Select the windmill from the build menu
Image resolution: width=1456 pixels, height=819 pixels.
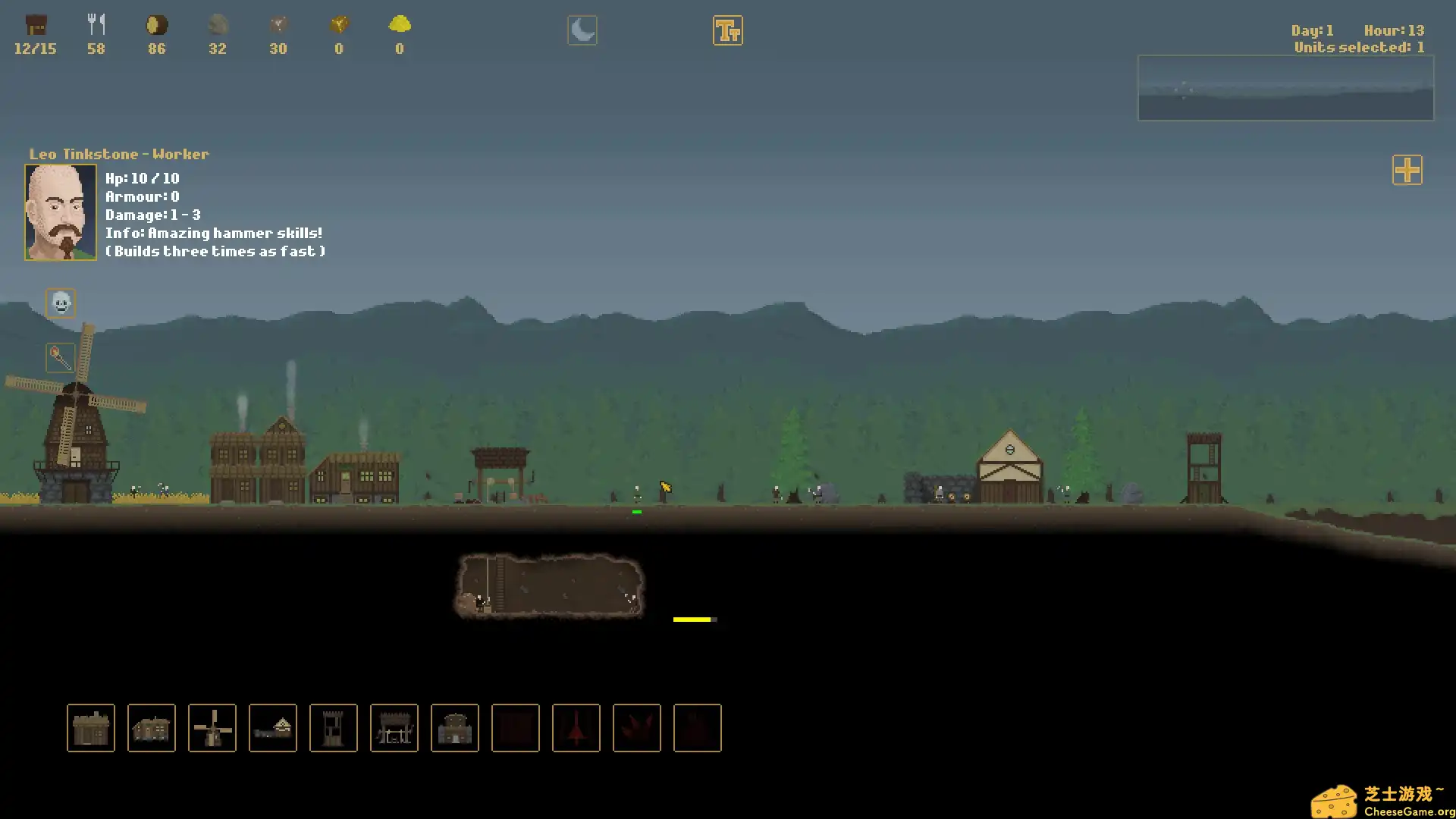tap(212, 728)
